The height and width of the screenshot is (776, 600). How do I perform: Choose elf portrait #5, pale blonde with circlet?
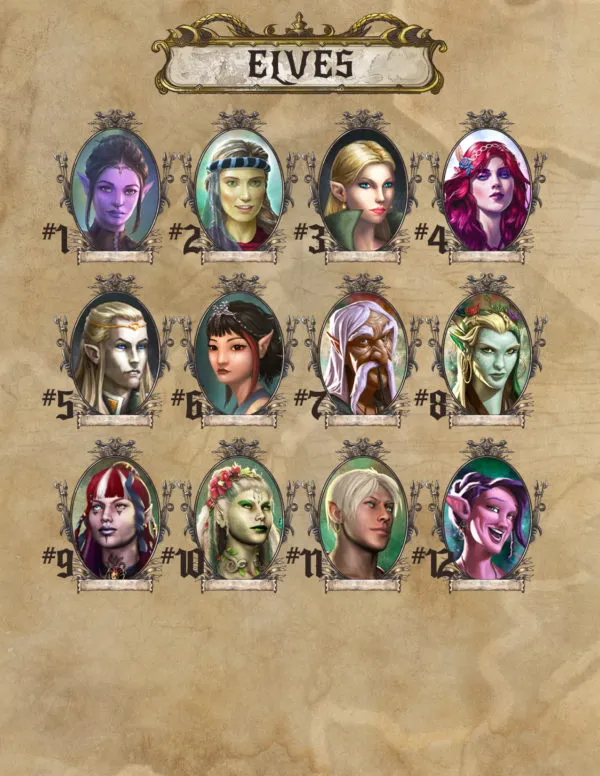click(x=115, y=353)
